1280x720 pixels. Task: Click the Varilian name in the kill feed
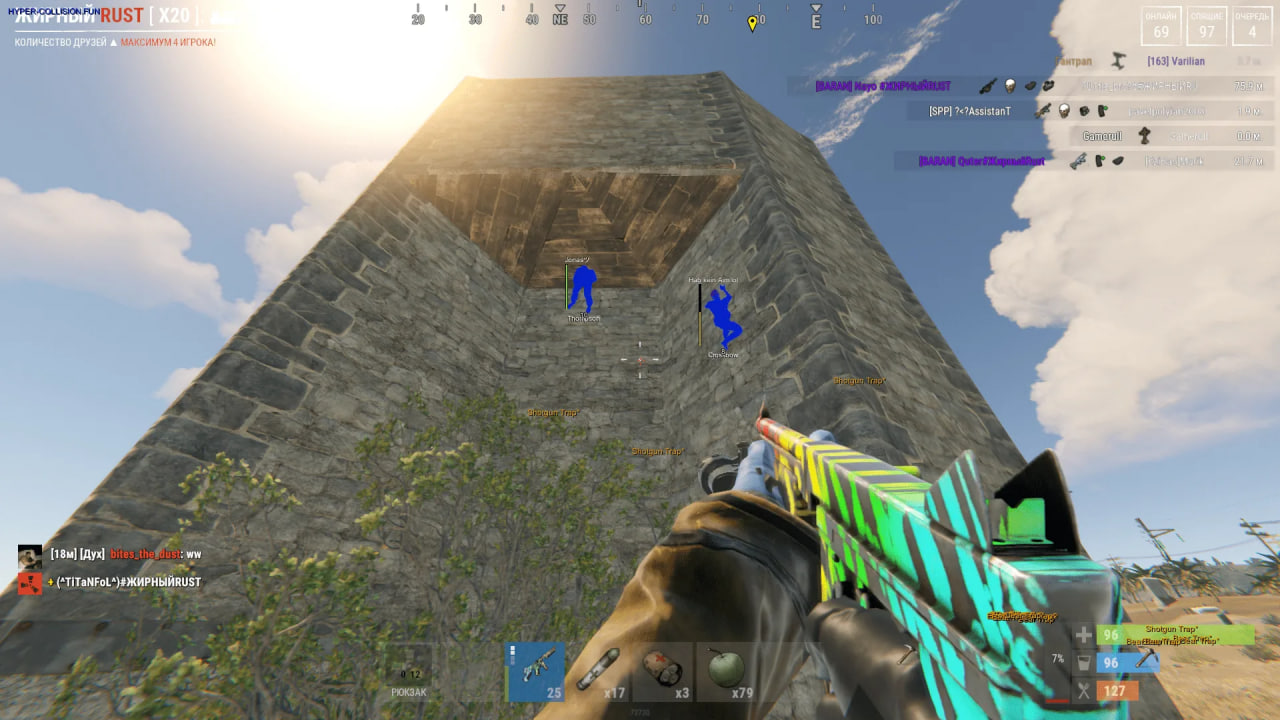click(1176, 61)
